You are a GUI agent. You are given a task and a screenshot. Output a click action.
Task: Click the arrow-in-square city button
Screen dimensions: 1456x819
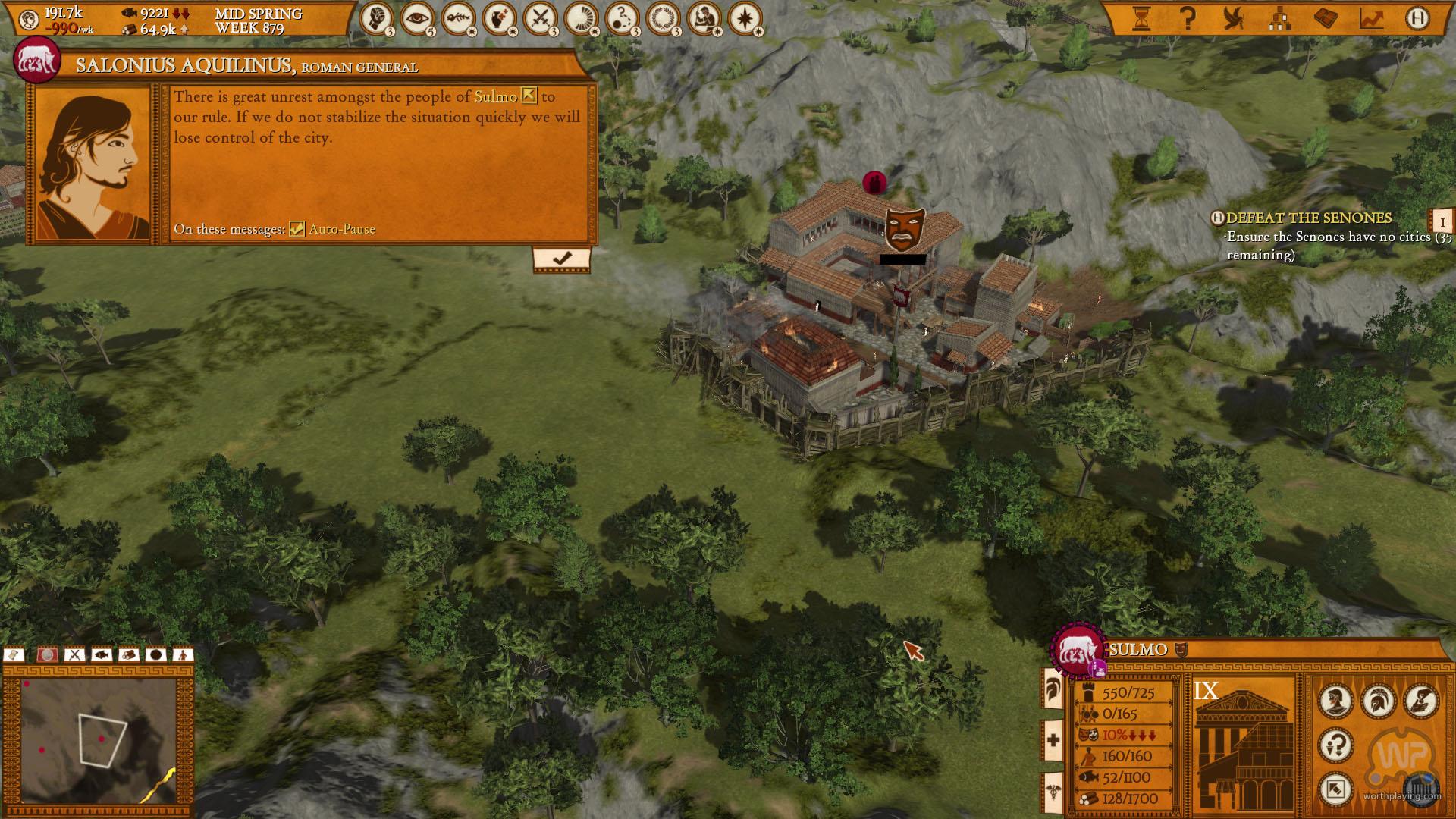pos(1335,789)
